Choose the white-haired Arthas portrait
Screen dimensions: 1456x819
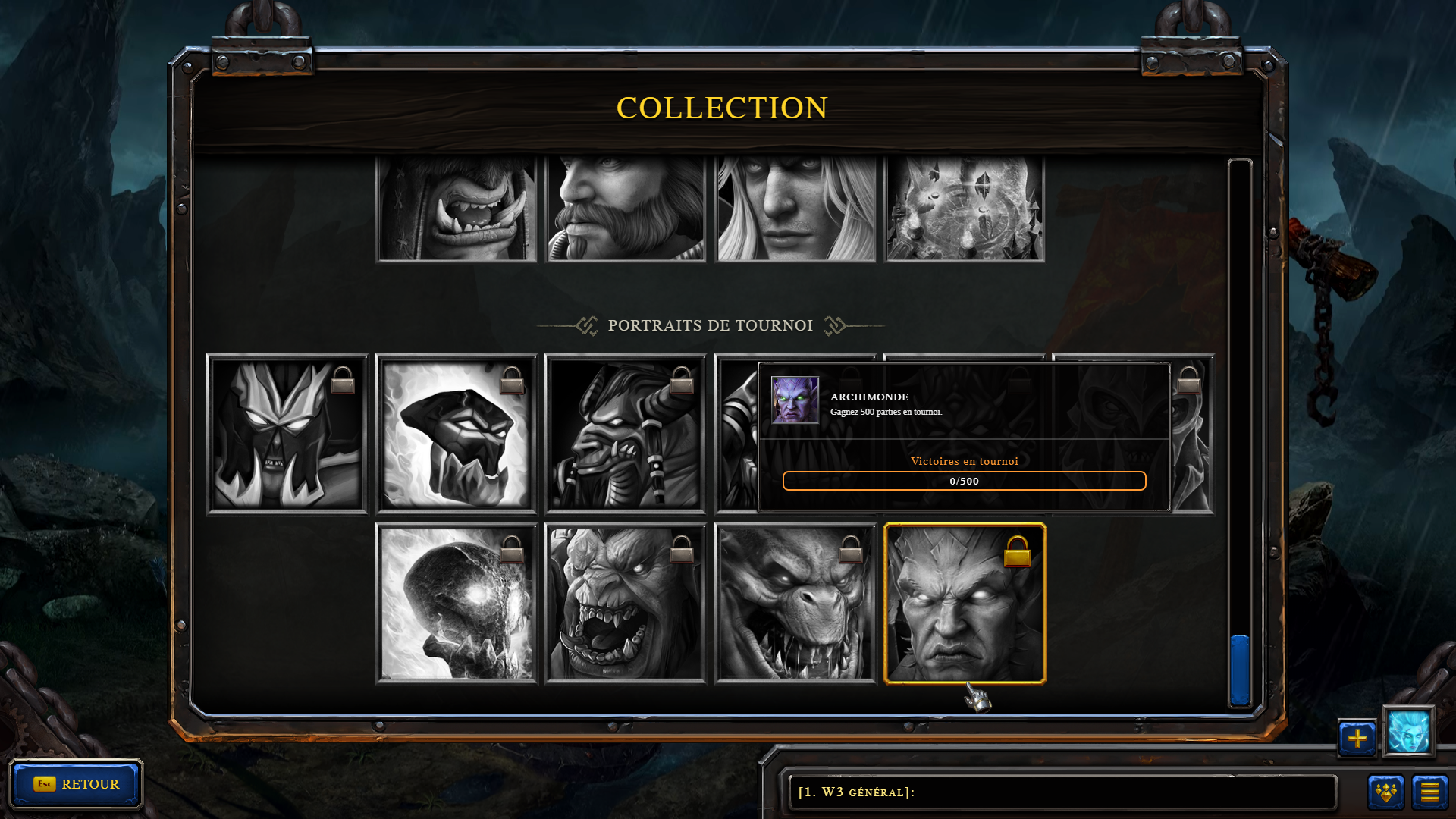click(x=795, y=209)
